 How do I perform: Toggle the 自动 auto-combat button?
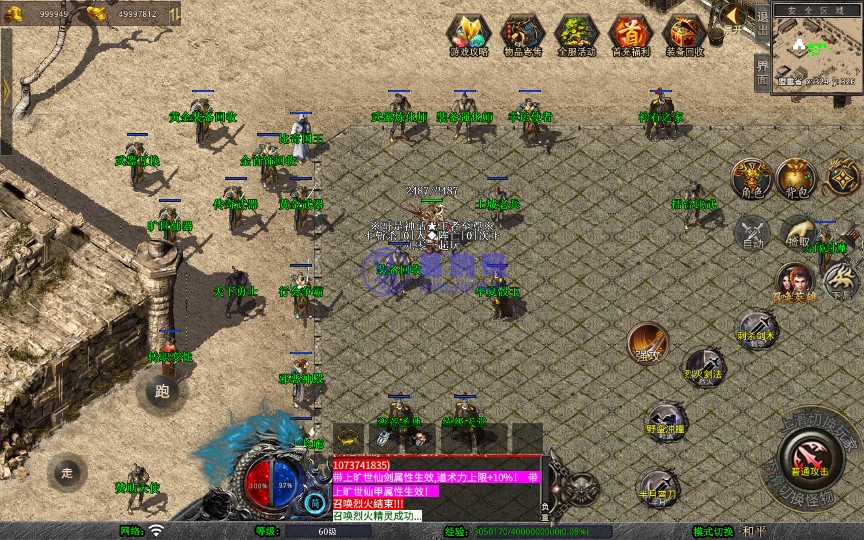(x=752, y=233)
